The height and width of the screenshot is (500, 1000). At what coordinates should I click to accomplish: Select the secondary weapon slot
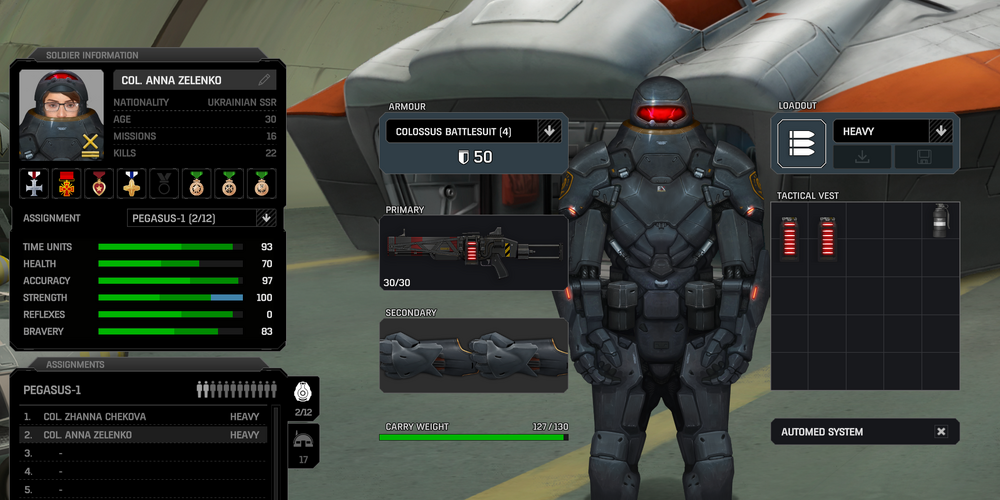[x=474, y=355]
